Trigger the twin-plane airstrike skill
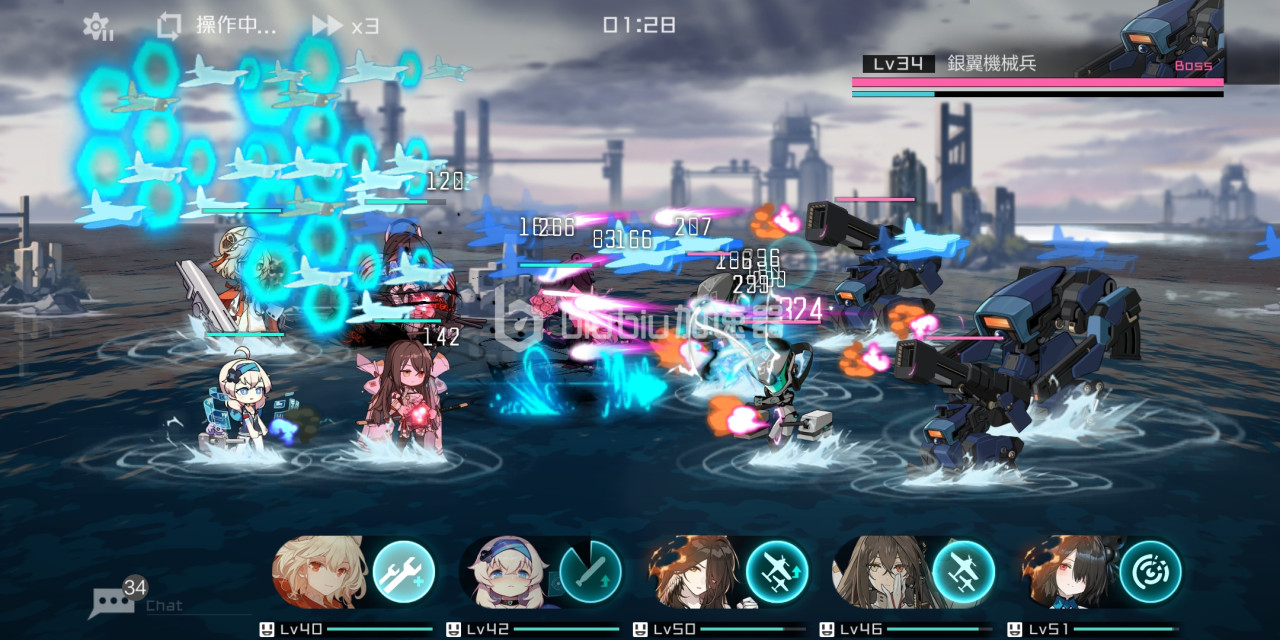Viewport: 1280px width, 640px height. tap(963, 572)
